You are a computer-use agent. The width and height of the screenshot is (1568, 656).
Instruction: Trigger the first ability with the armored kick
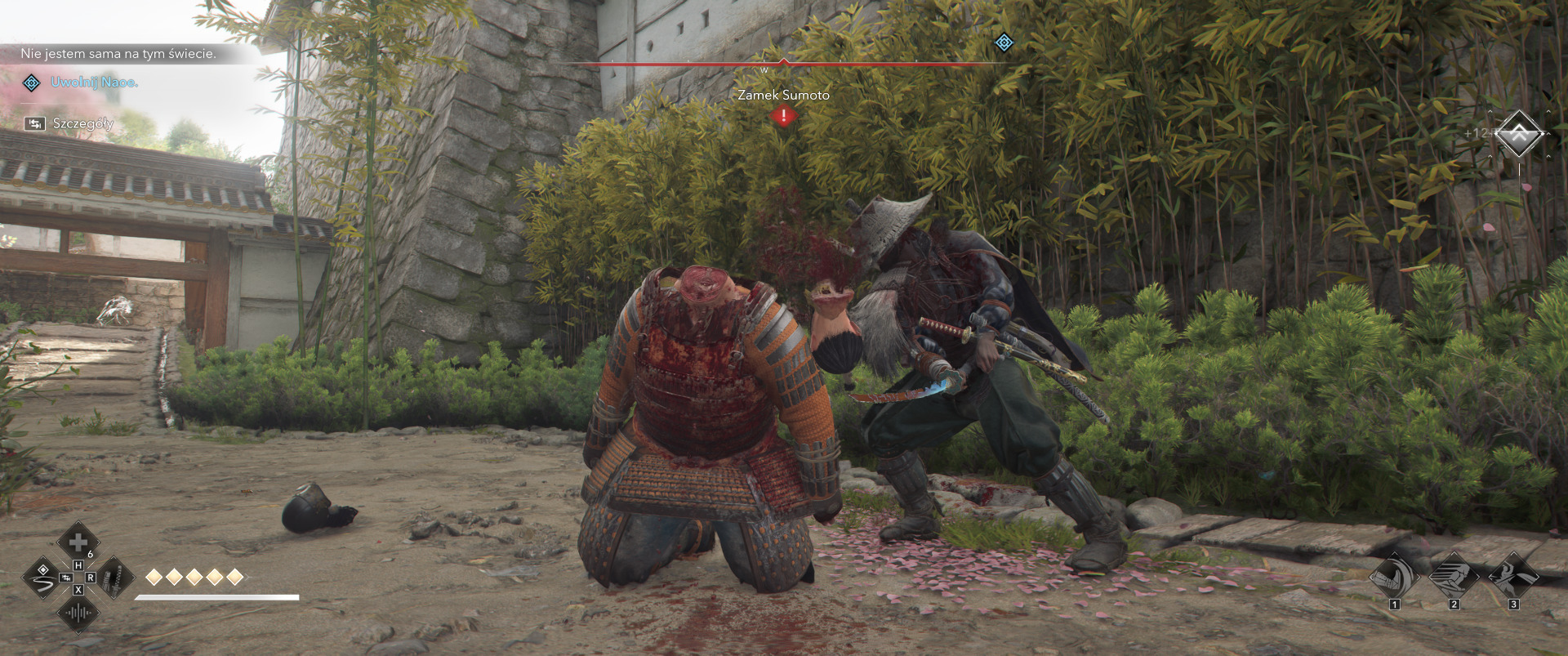pos(1395,575)
